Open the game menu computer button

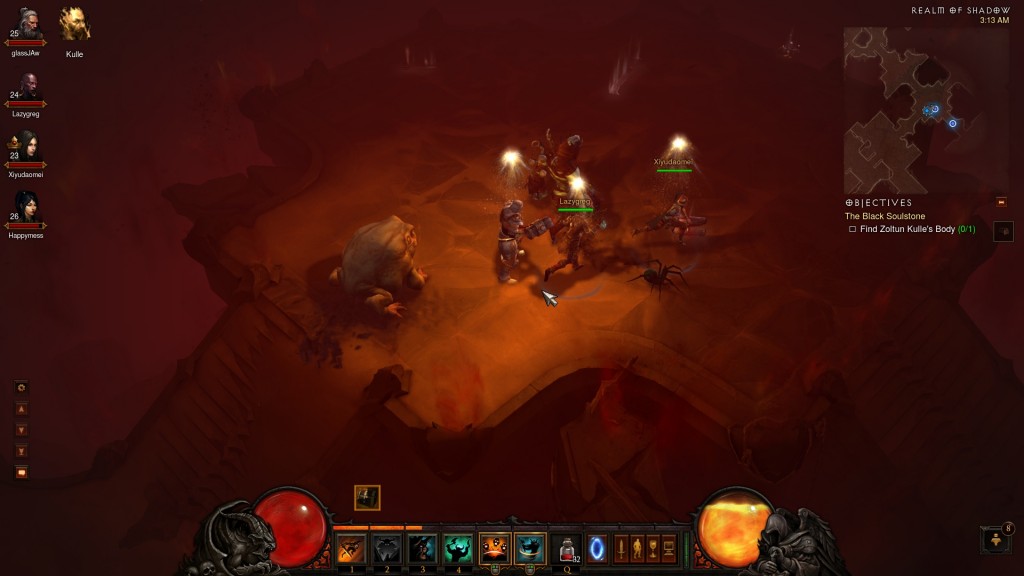point(669,548)
